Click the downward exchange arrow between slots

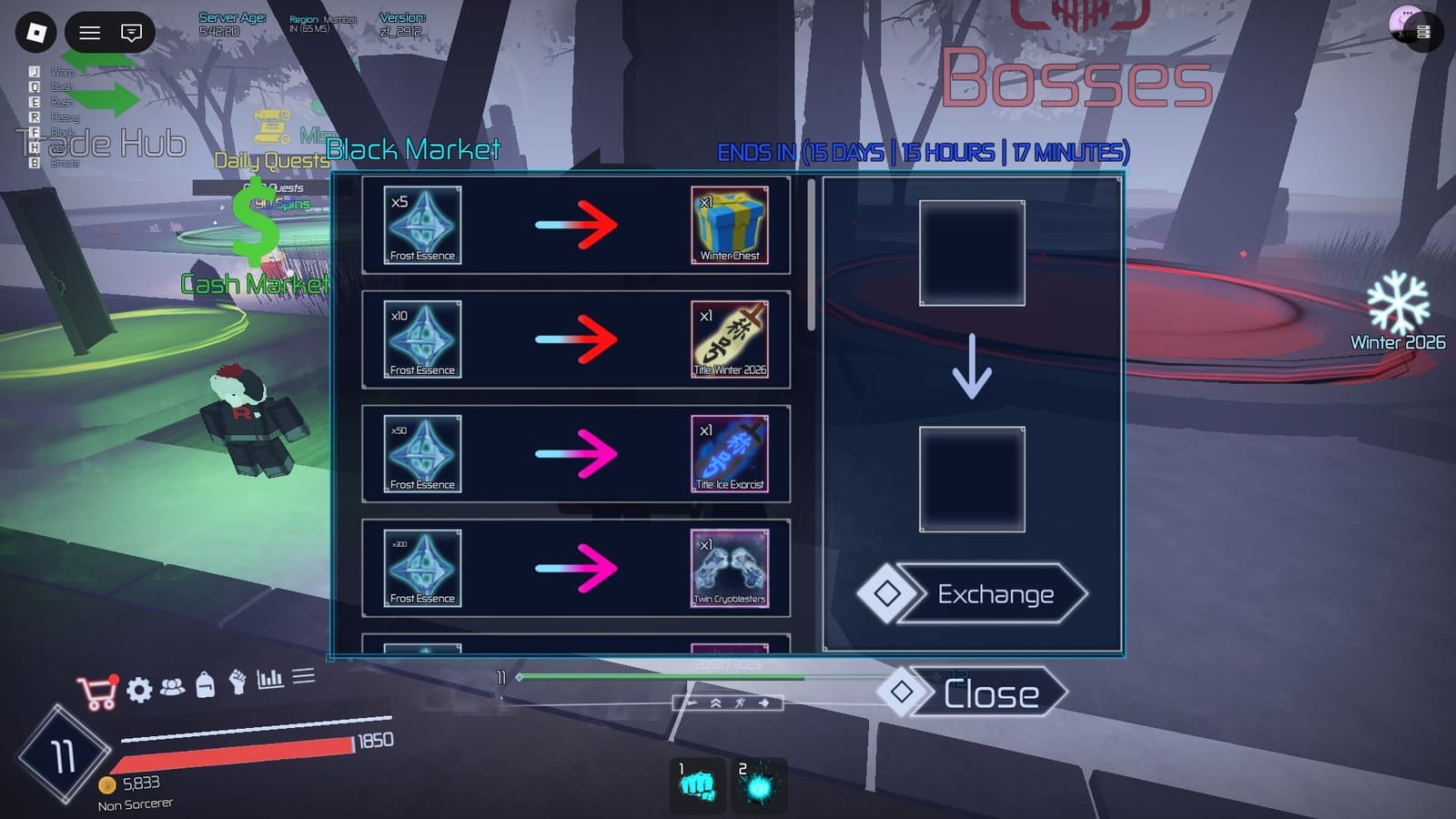point(972,366)
